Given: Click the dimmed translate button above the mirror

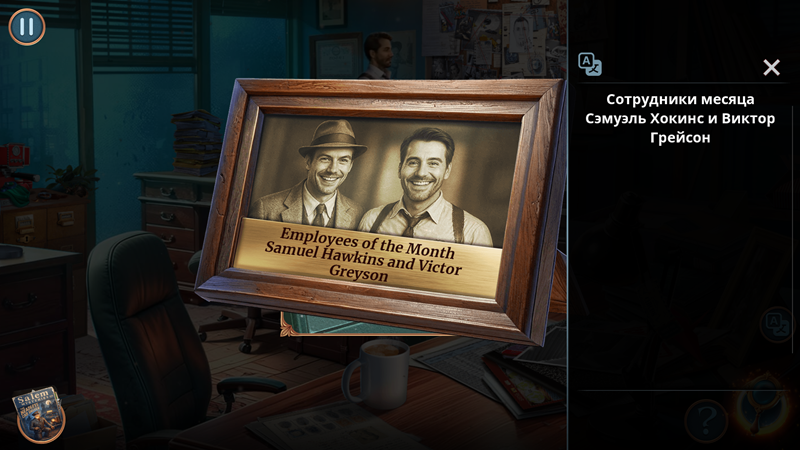Looking at the screenshot, I should coord(775,324).
